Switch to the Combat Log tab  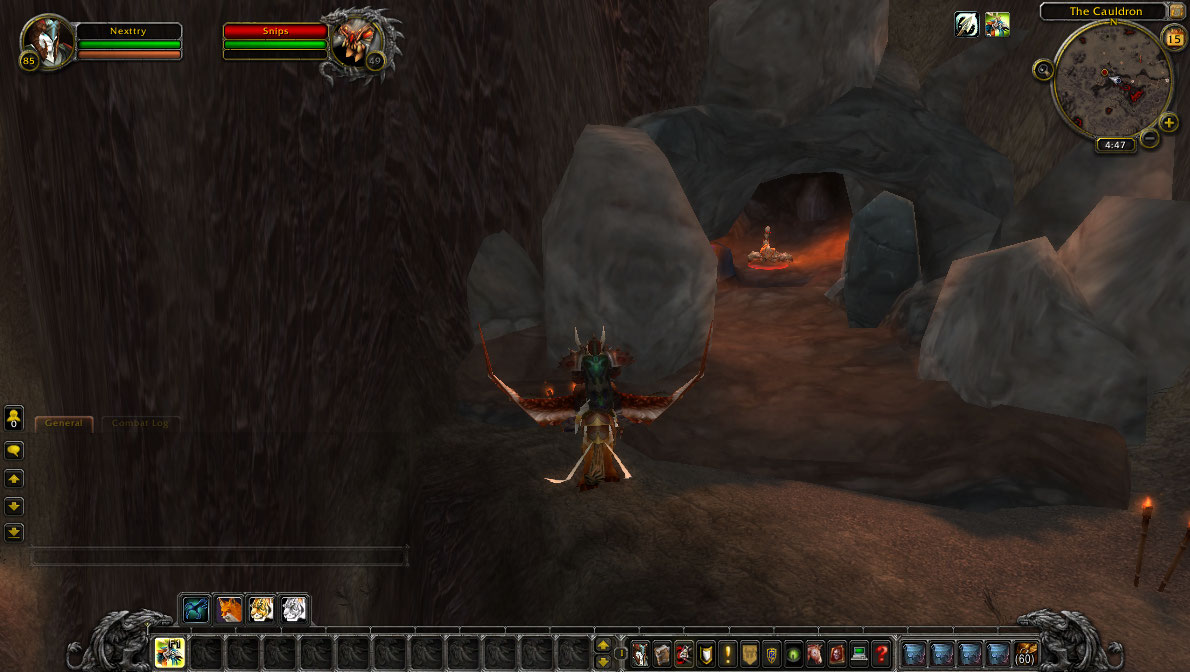coord(140,424)
